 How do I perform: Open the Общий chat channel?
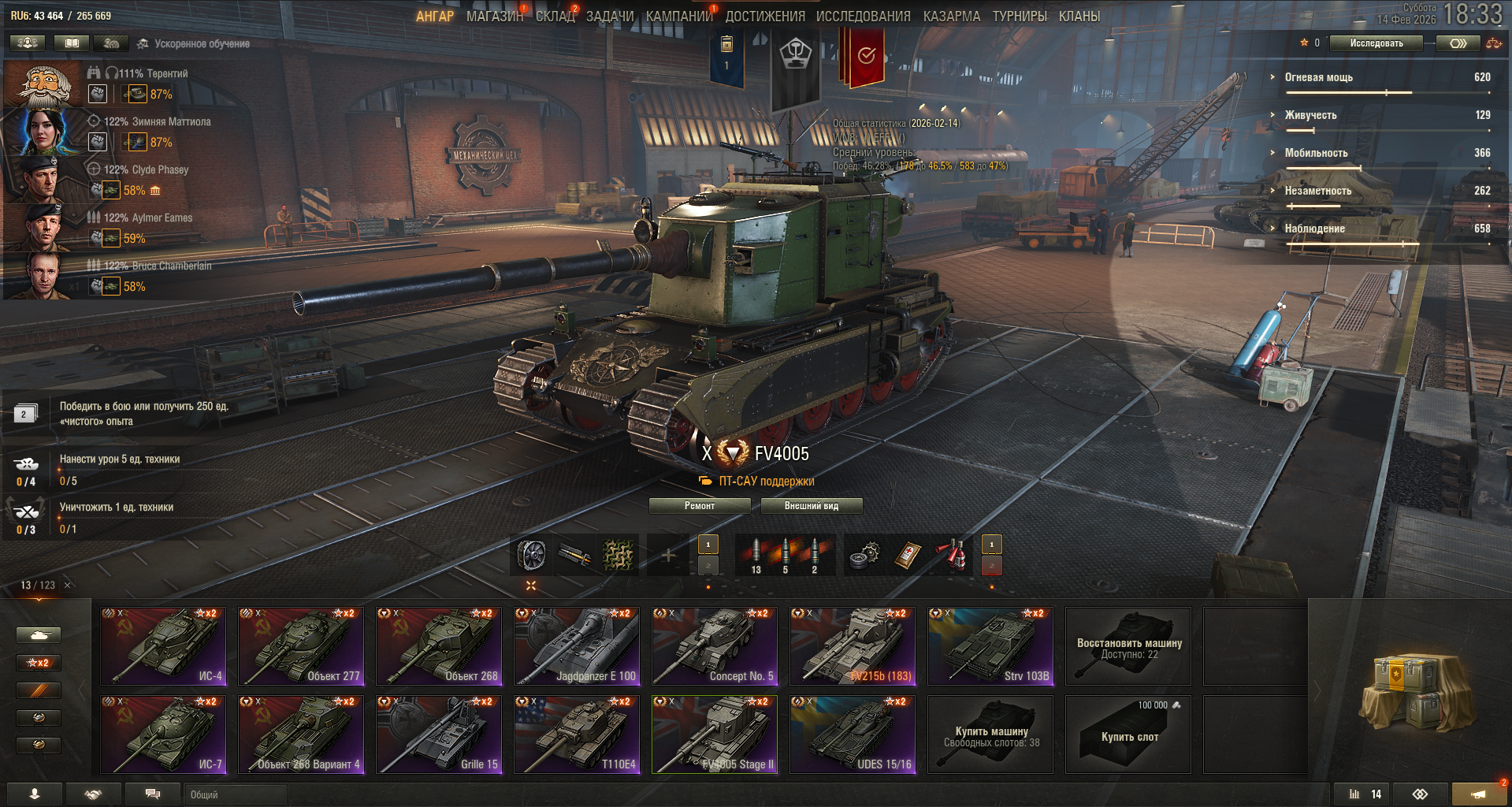[x=235, y=794]
